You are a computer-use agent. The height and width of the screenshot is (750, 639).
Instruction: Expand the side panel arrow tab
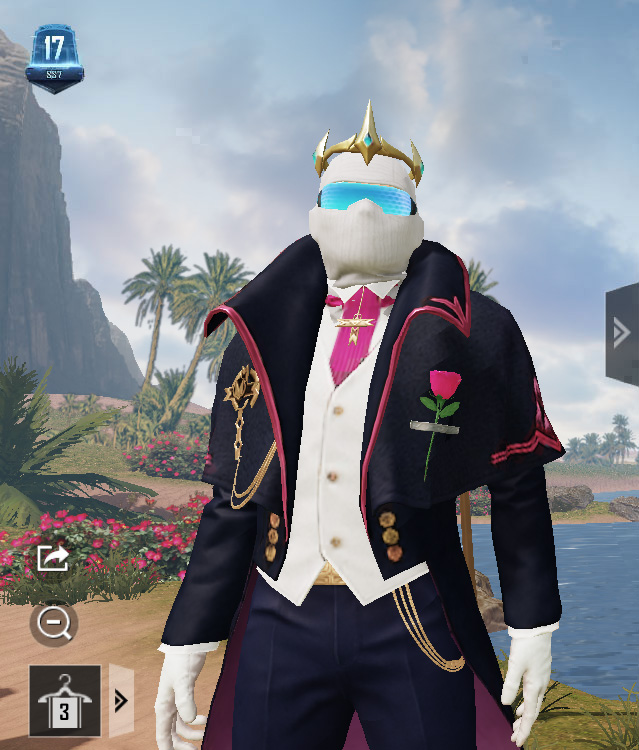point(621,333)
